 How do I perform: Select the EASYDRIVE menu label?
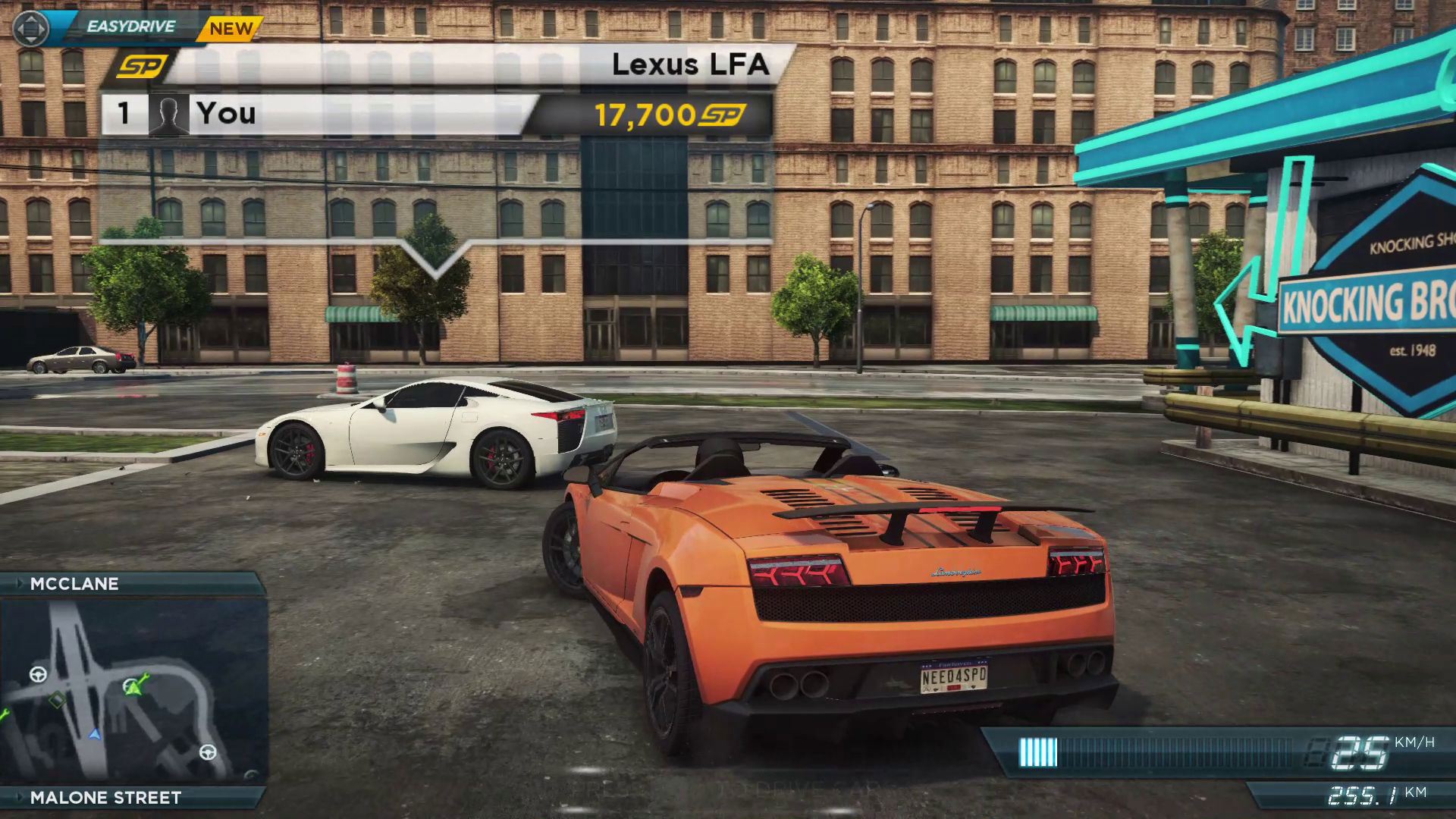pyautogui.click(x=130, y=27)
